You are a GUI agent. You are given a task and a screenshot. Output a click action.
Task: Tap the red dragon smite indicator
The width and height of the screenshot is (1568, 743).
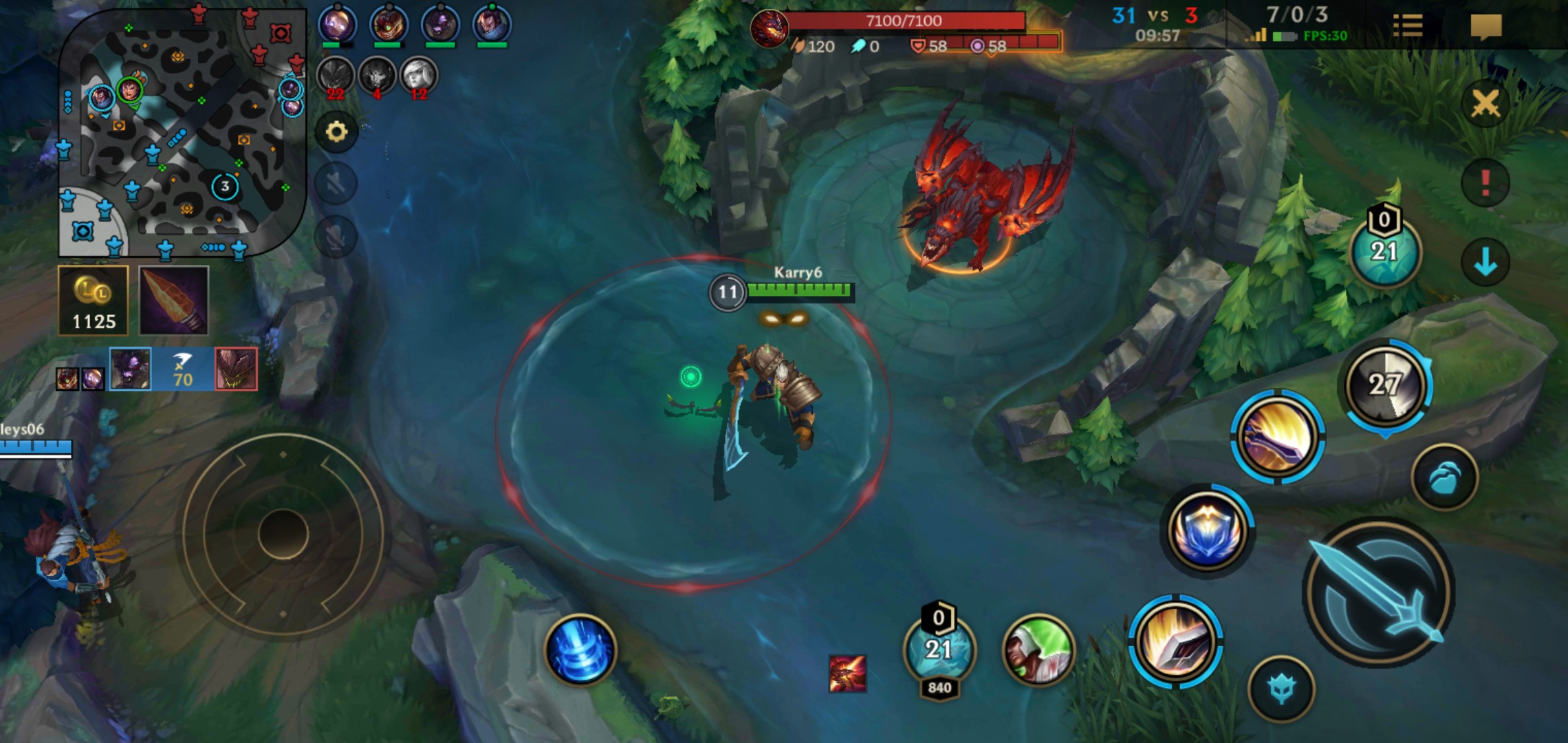[847, 673]
